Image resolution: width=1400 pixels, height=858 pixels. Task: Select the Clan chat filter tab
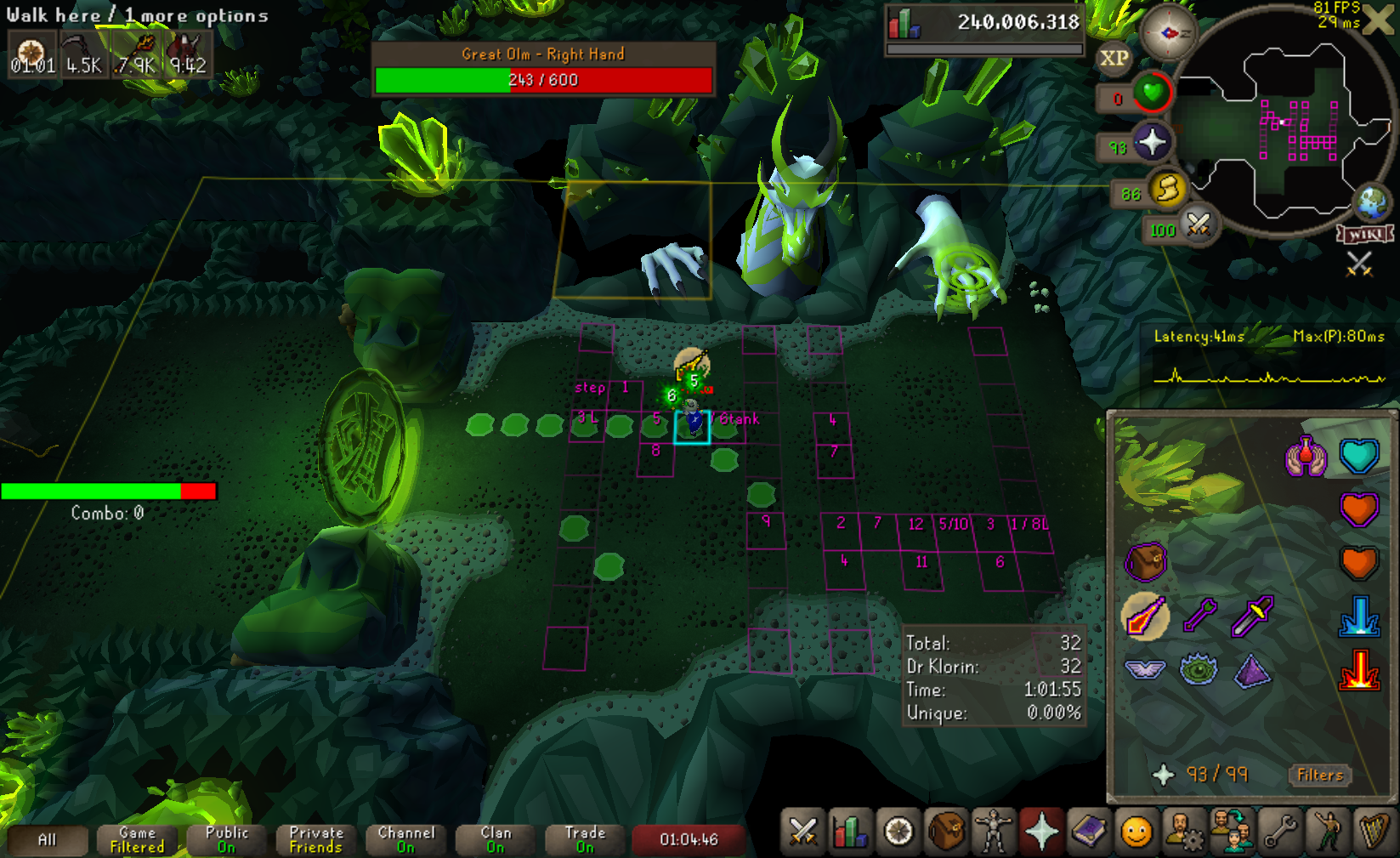496,839
